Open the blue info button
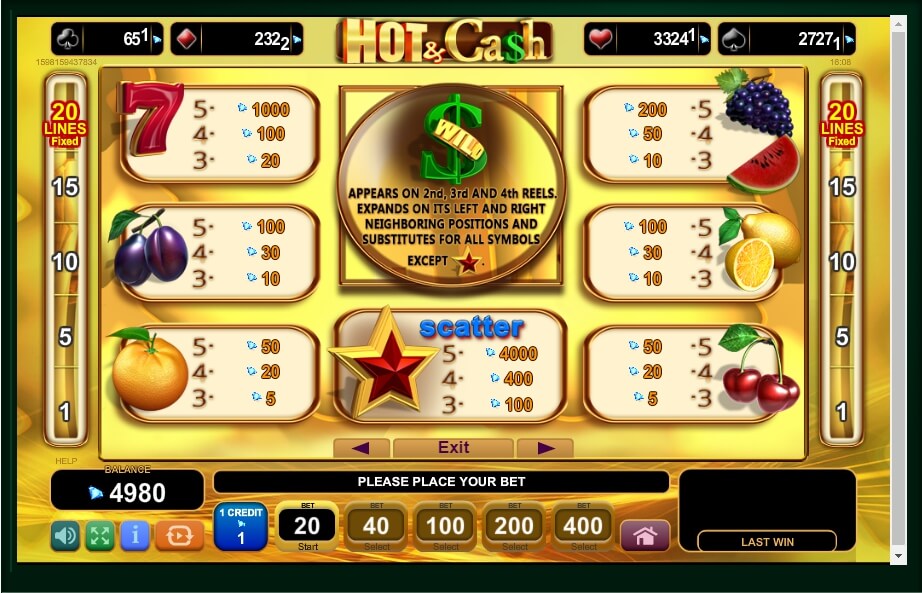 pyautogui.click(x=134, y=536)
